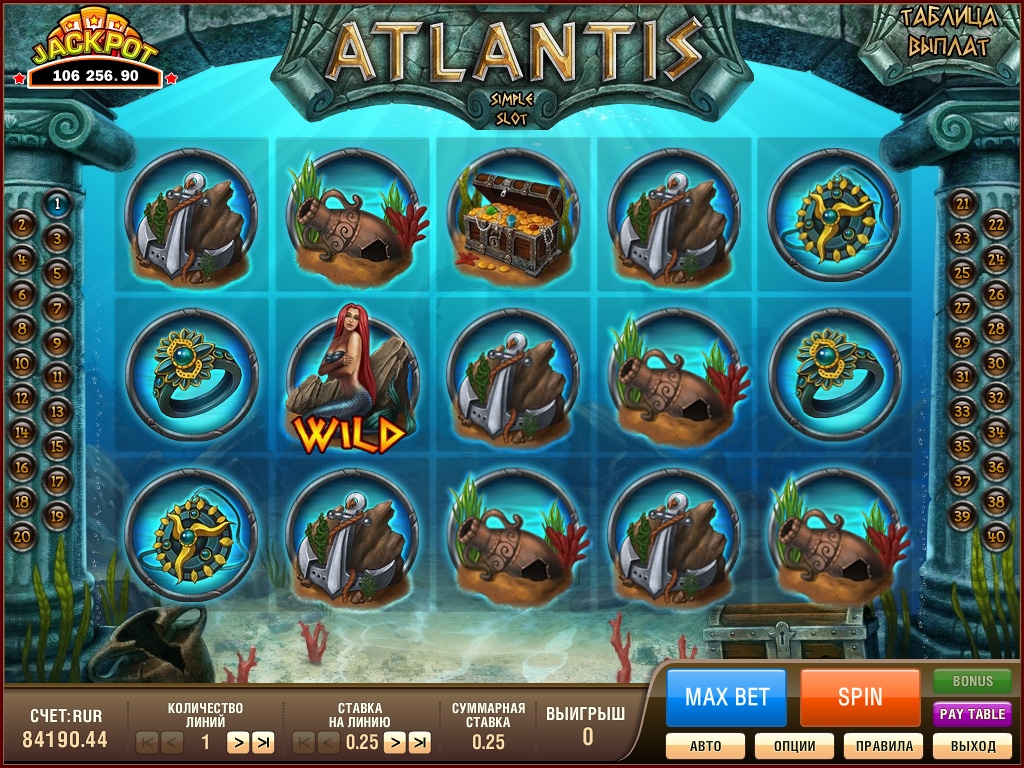This screenshot has height=768, width=1024.
Task: Select payline number 21 on right pillar
Action: 963,204
